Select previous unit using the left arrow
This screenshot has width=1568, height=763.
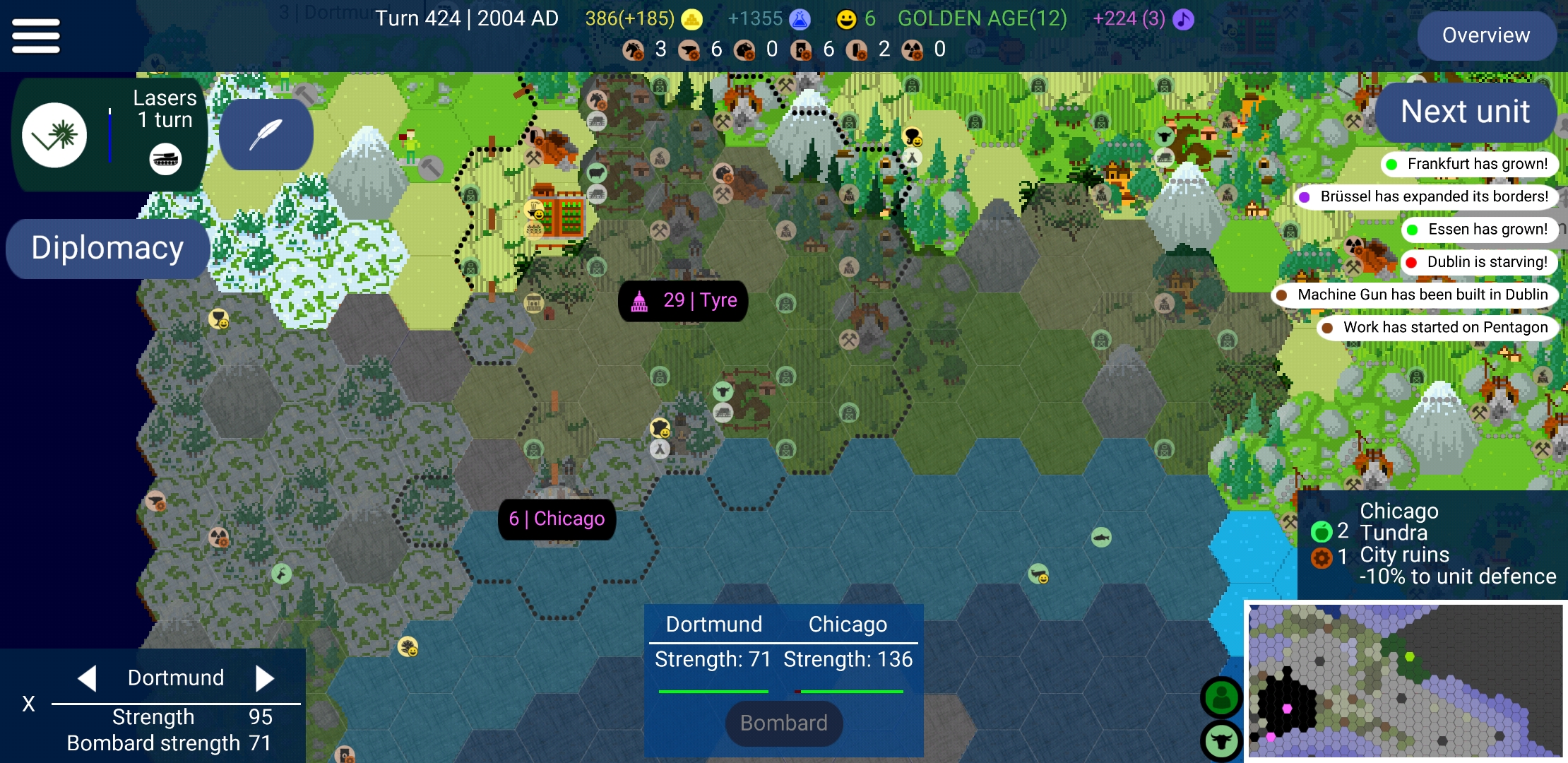87,677
